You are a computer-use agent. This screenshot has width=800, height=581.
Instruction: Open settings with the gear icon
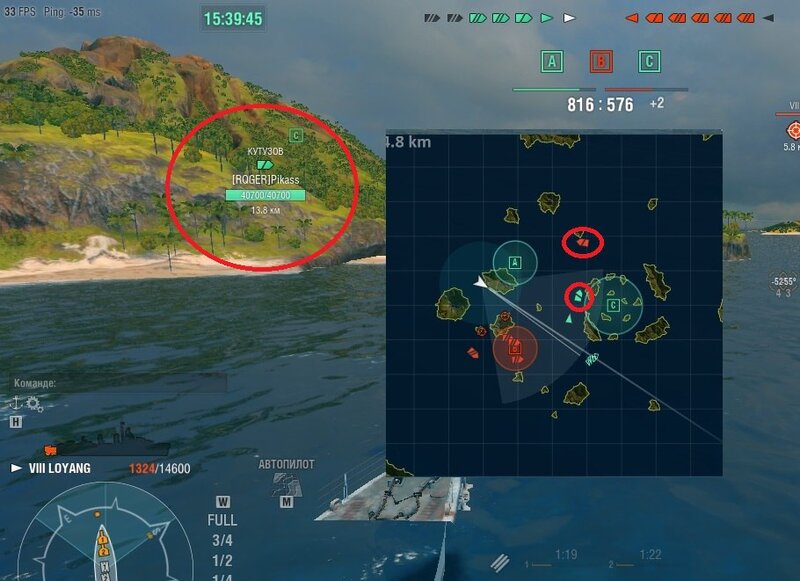[x=35, y=404]
